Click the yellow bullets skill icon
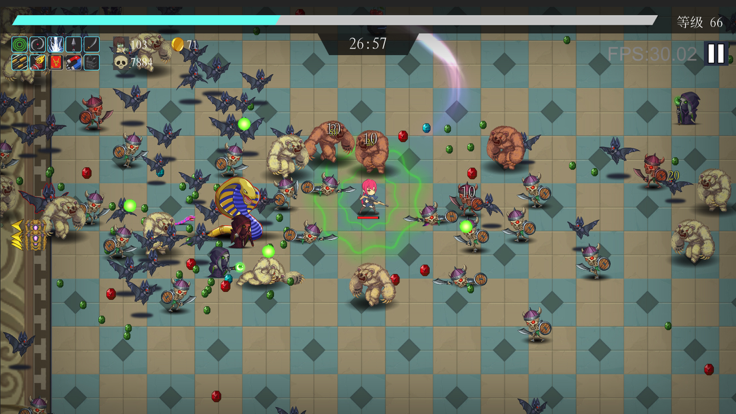The image size is (736, 414). click(x=20, y=63)
